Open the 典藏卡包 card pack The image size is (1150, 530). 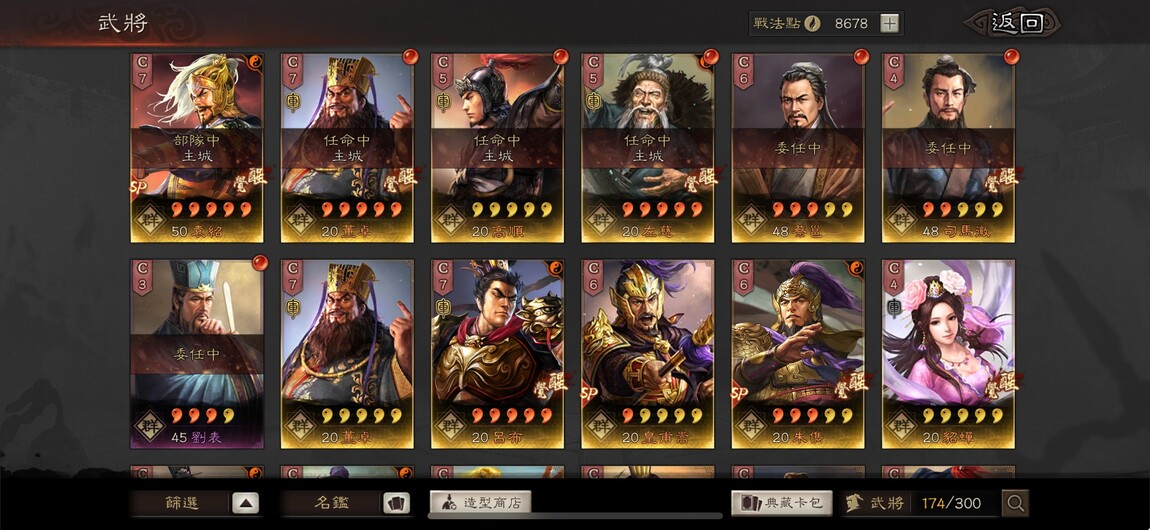pos(782,503)
